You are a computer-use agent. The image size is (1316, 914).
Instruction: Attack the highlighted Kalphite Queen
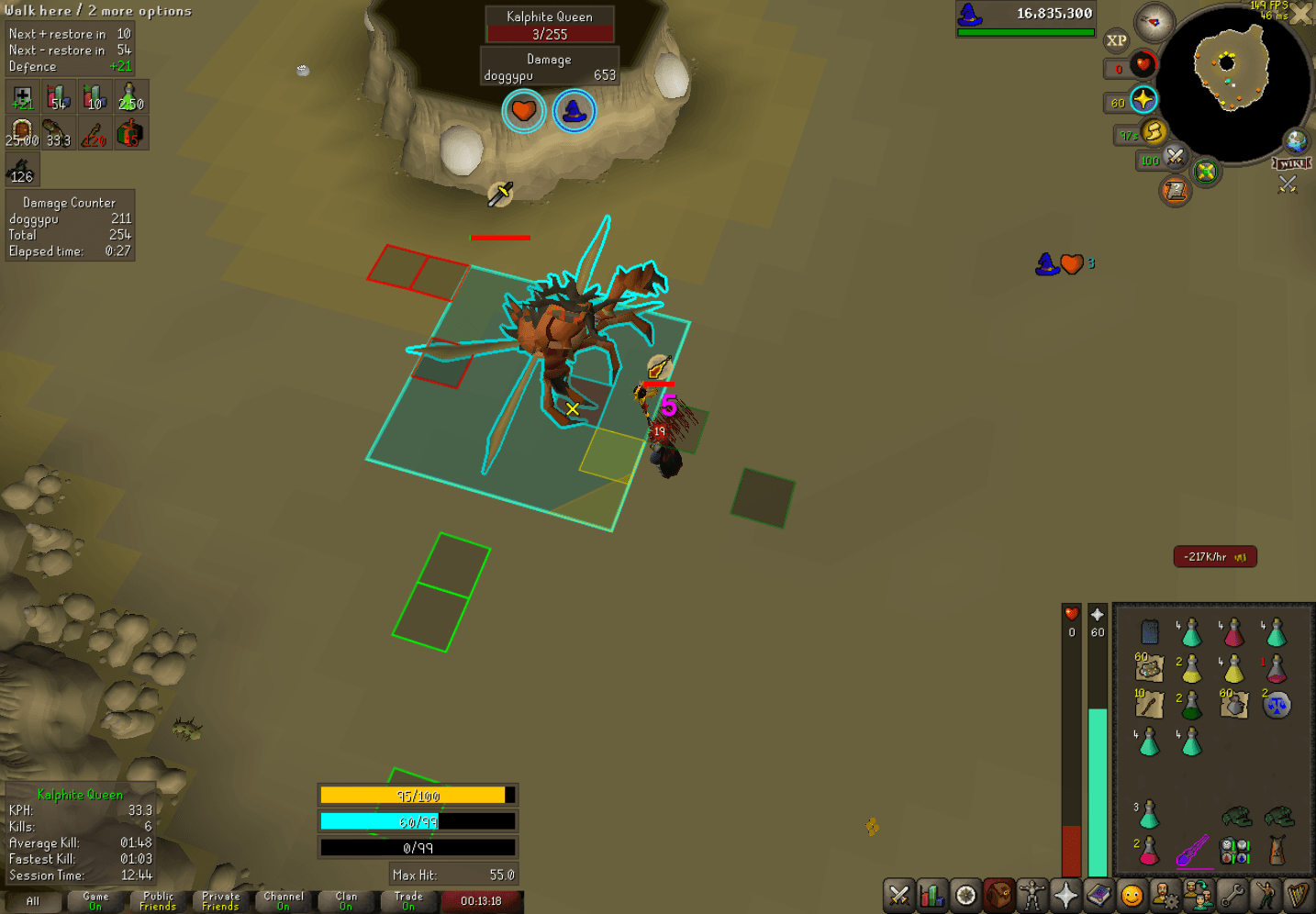click(x=560, y=340)
